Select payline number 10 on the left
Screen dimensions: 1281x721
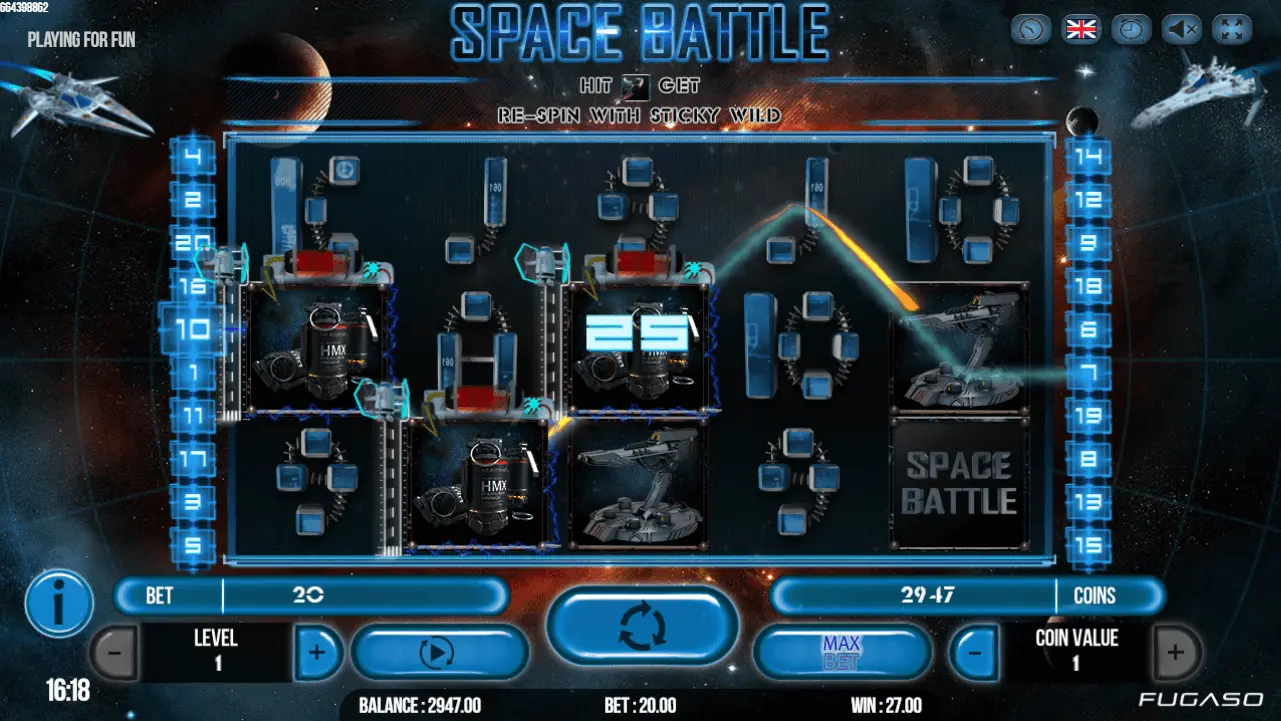click(193, 329)
